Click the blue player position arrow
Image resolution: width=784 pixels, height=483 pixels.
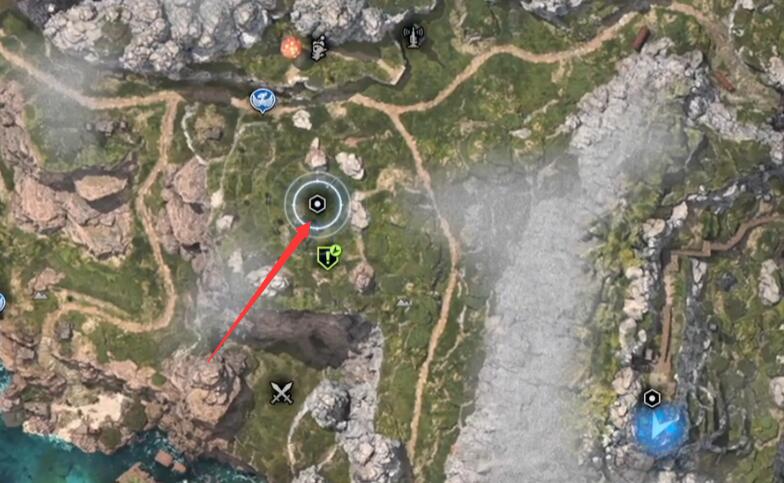pos(660,427)
